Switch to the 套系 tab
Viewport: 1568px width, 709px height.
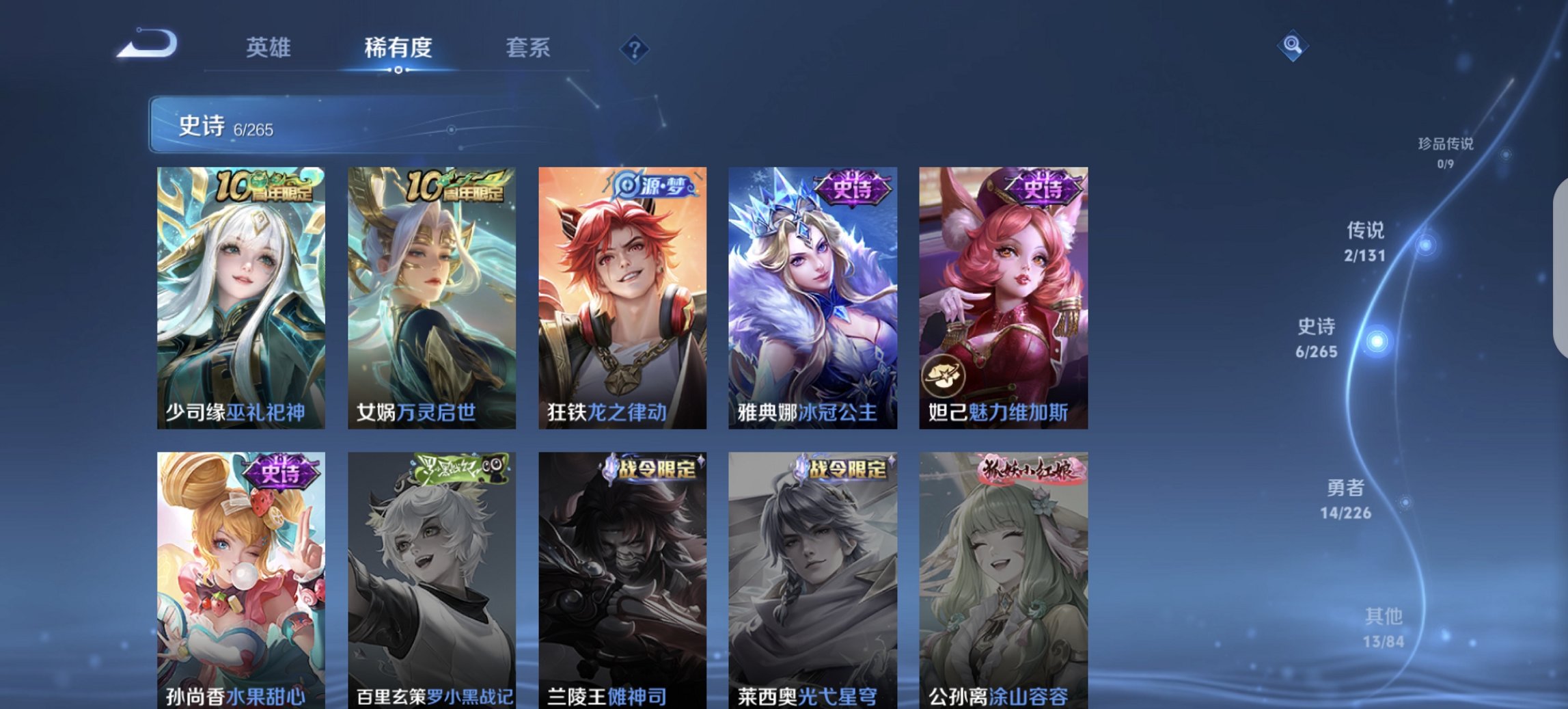[x=527, y=48]
